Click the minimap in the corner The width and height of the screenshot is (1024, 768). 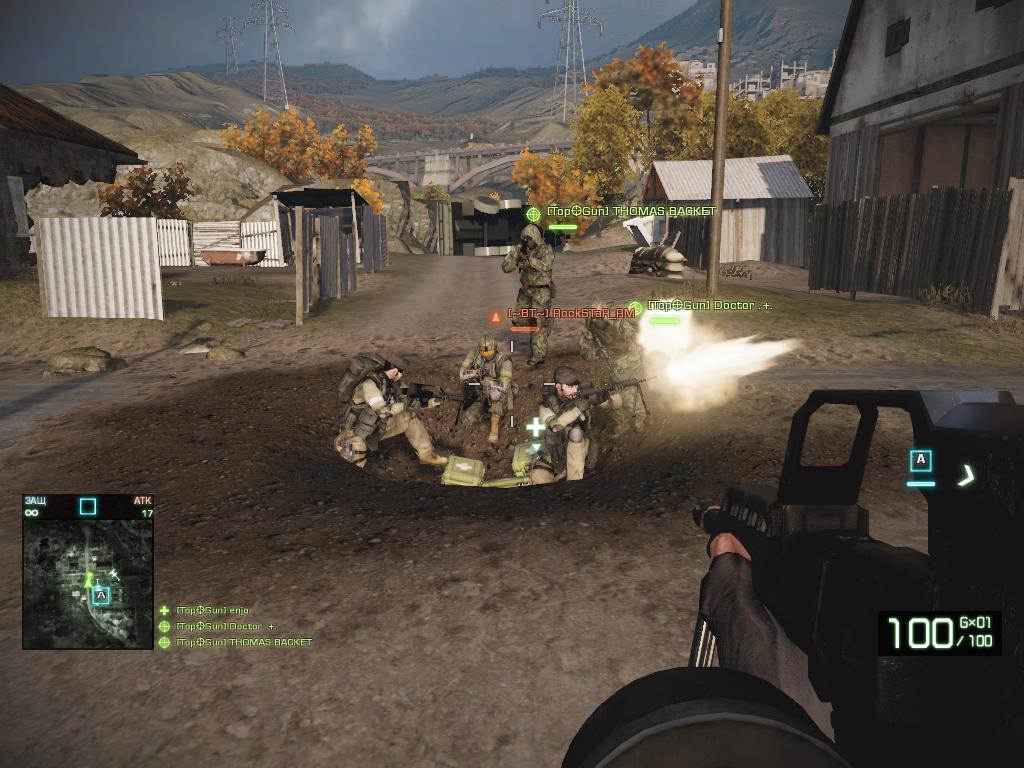[87, 583]
